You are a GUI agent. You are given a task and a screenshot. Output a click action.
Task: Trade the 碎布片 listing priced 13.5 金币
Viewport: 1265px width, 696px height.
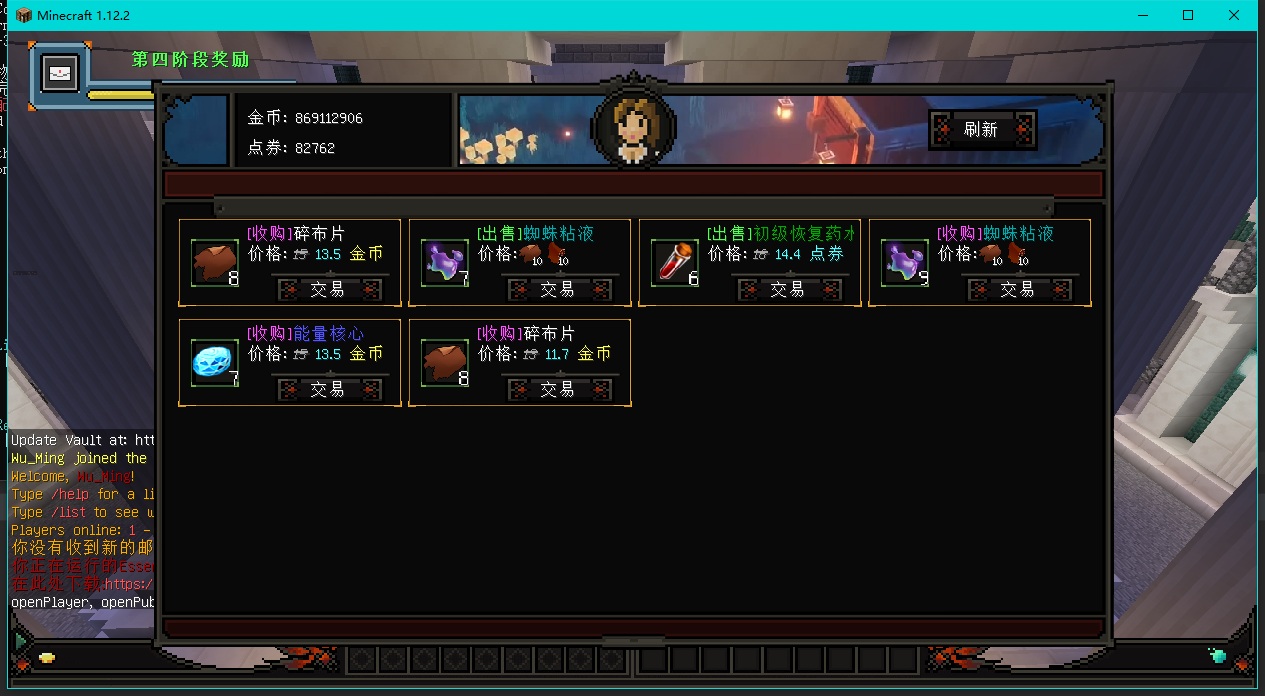pos(328,290)
